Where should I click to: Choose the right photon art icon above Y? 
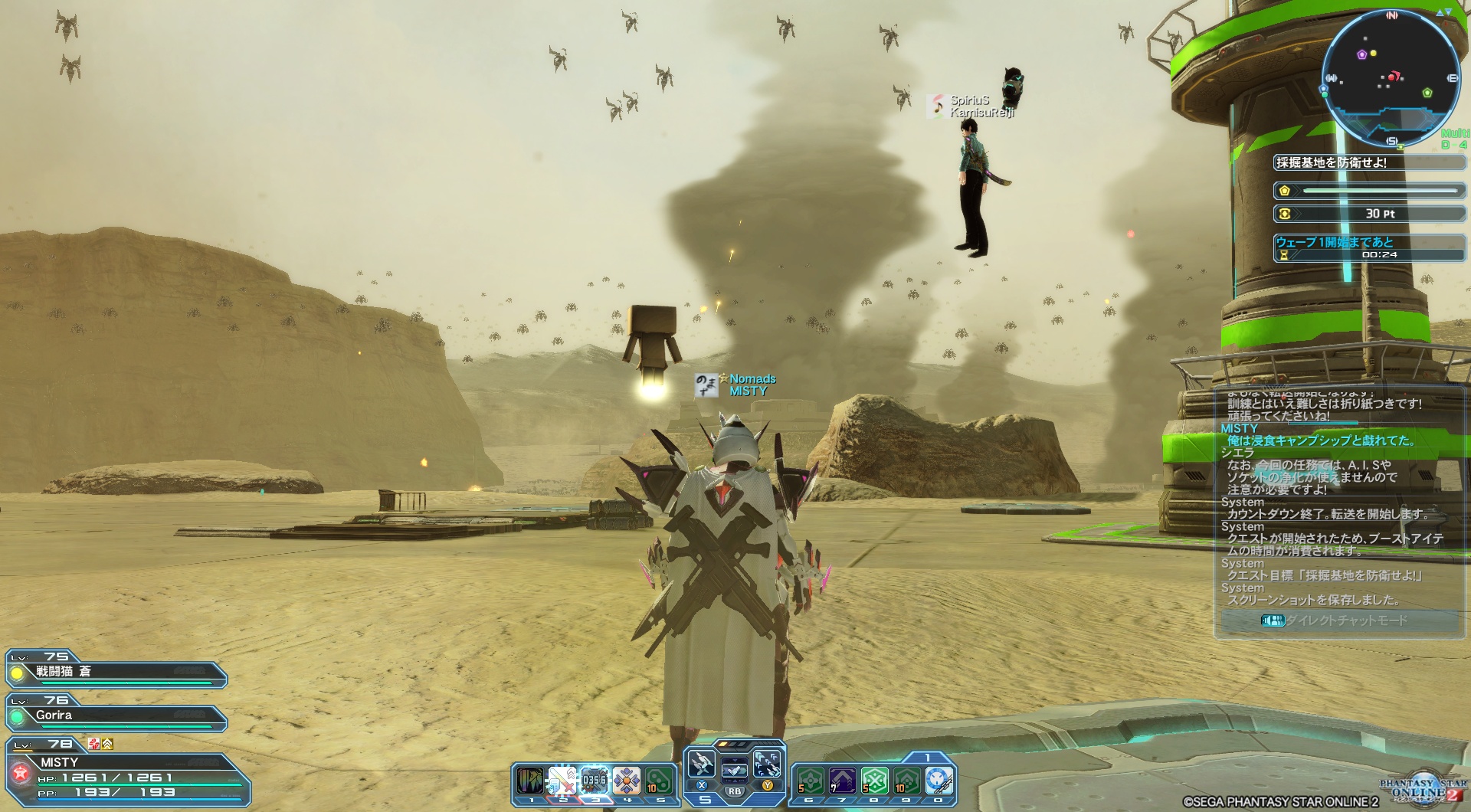coord(767,764)
